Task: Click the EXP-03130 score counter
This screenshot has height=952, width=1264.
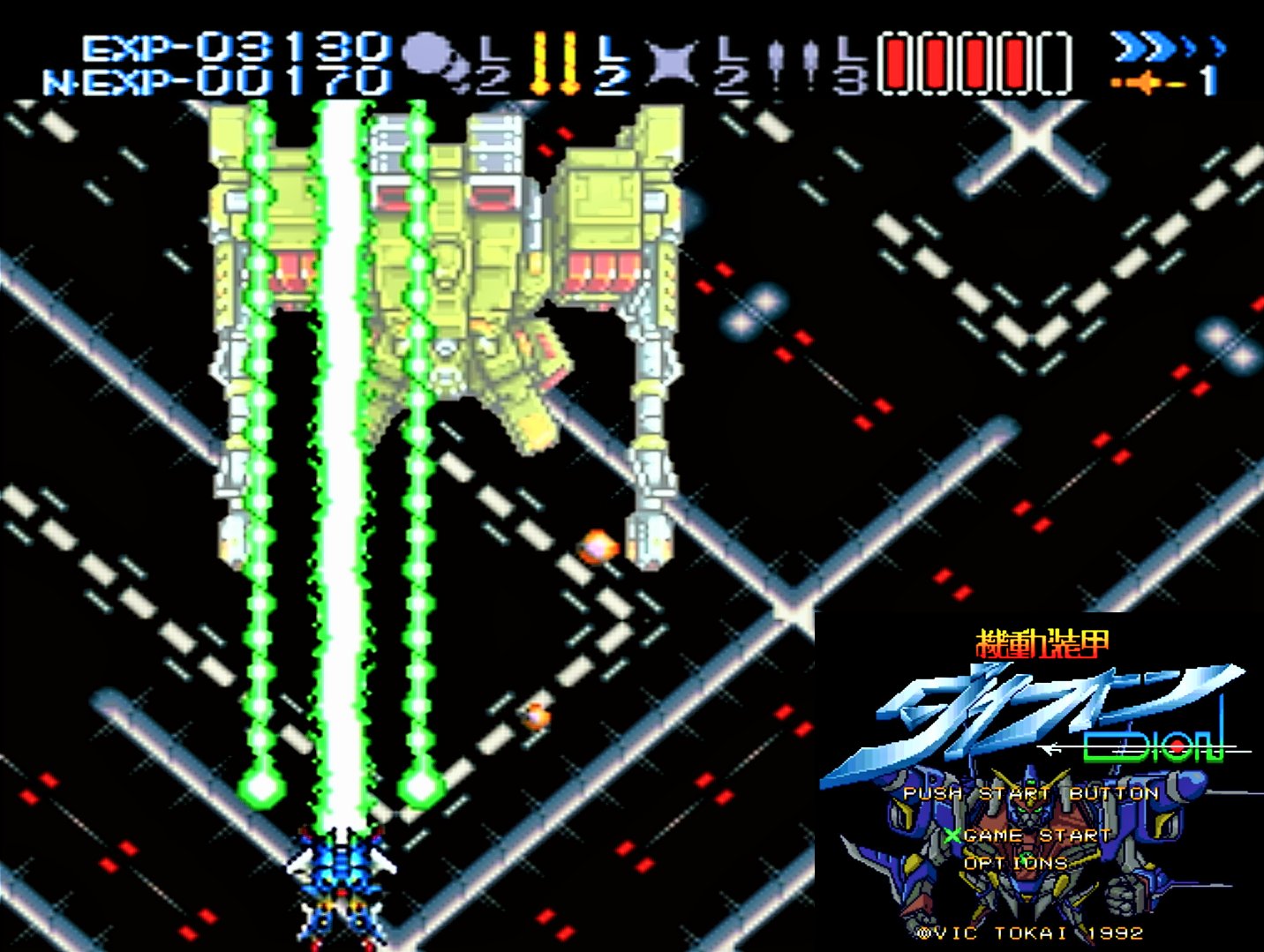Action: 238,44
